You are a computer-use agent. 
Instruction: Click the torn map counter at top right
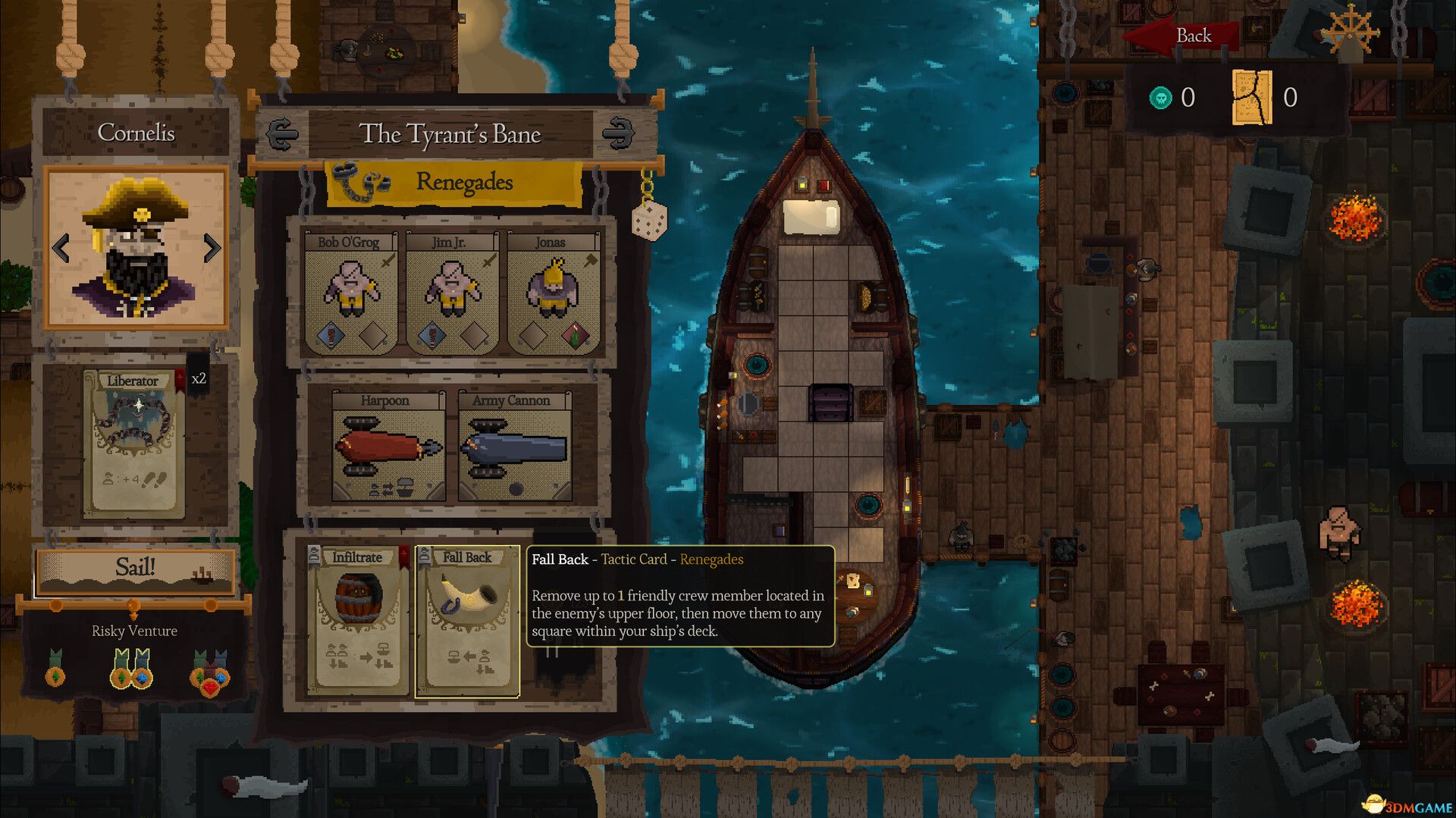pos(1253,97)
